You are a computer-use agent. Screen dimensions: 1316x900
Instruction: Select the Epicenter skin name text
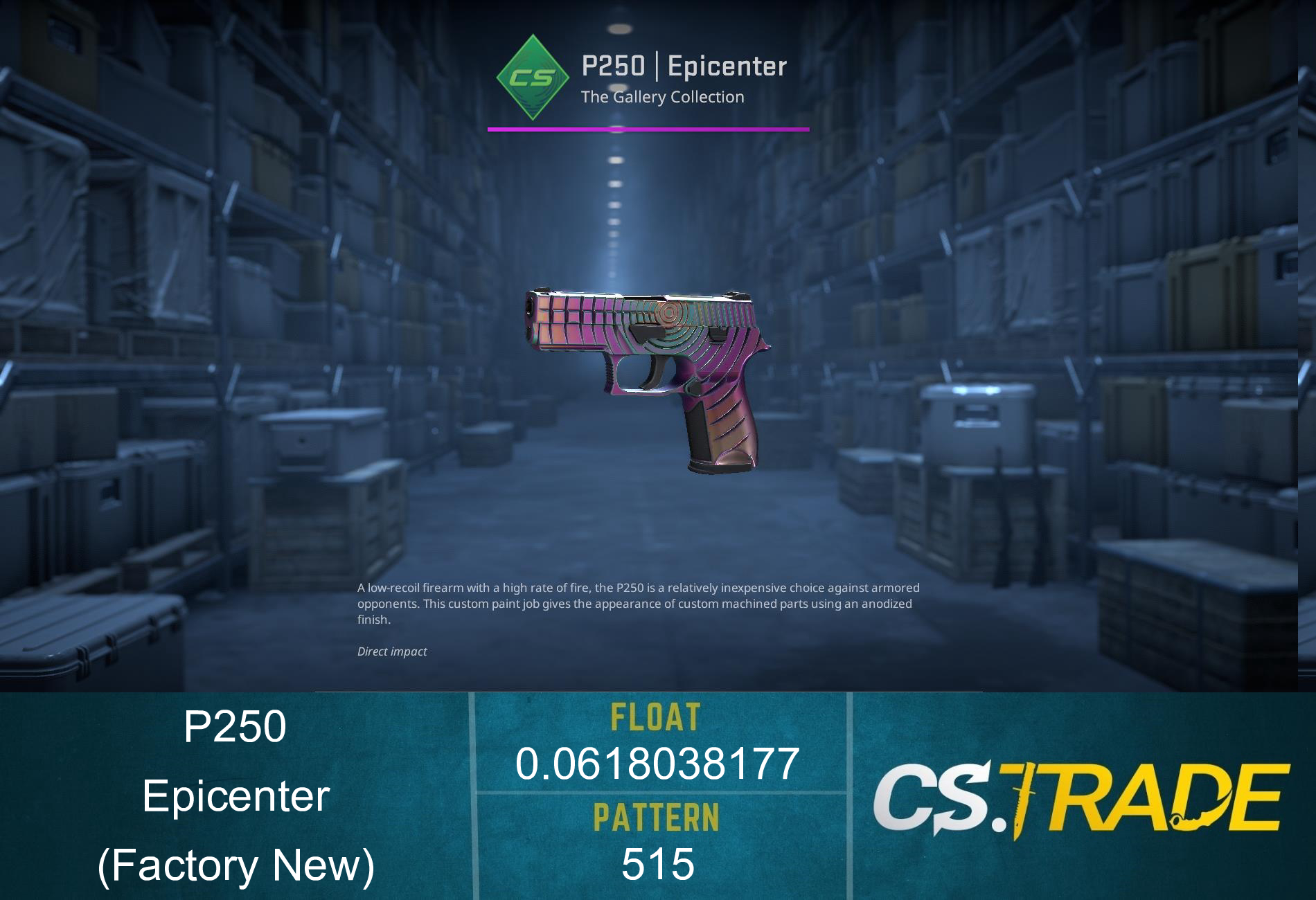tap(235, 798)
